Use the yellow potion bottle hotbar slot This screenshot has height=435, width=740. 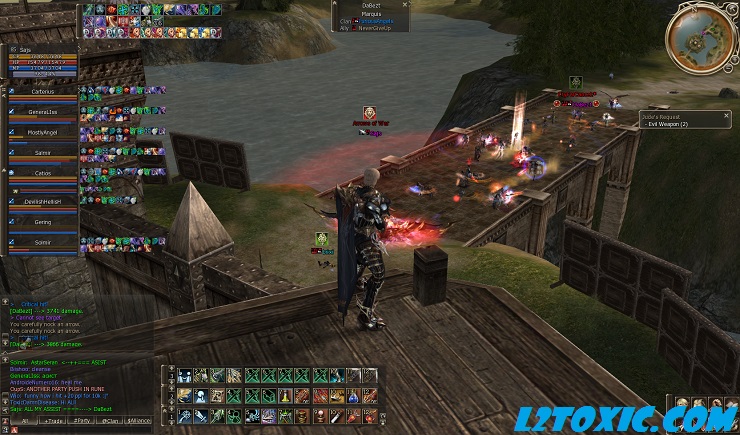(284, 395)
